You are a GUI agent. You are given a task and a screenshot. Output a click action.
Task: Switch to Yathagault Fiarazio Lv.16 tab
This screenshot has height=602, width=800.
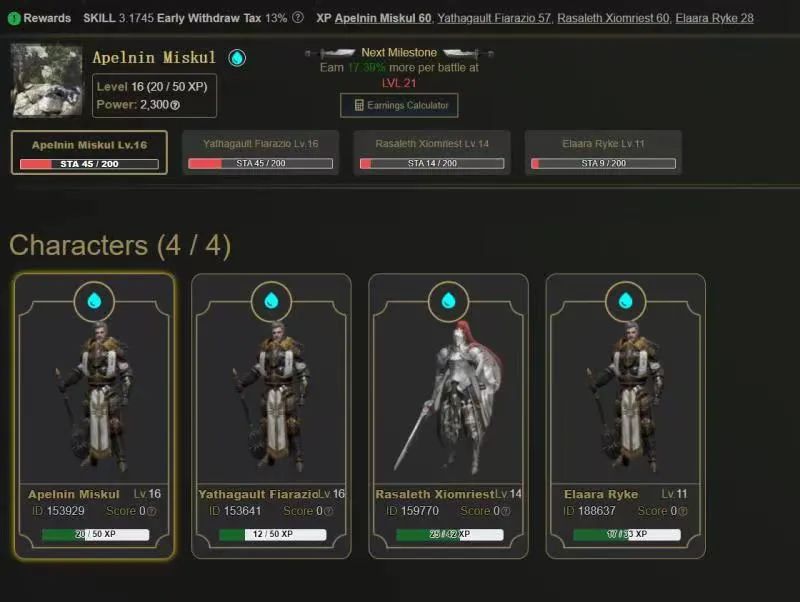tap(260, 152)
